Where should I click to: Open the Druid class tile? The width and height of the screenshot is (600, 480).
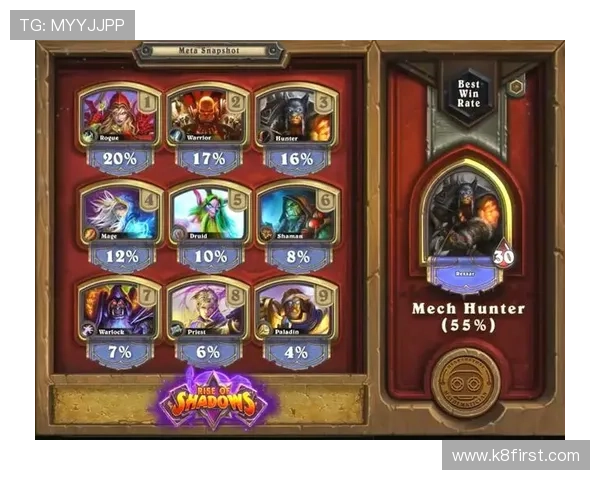(x=207, y=213)
